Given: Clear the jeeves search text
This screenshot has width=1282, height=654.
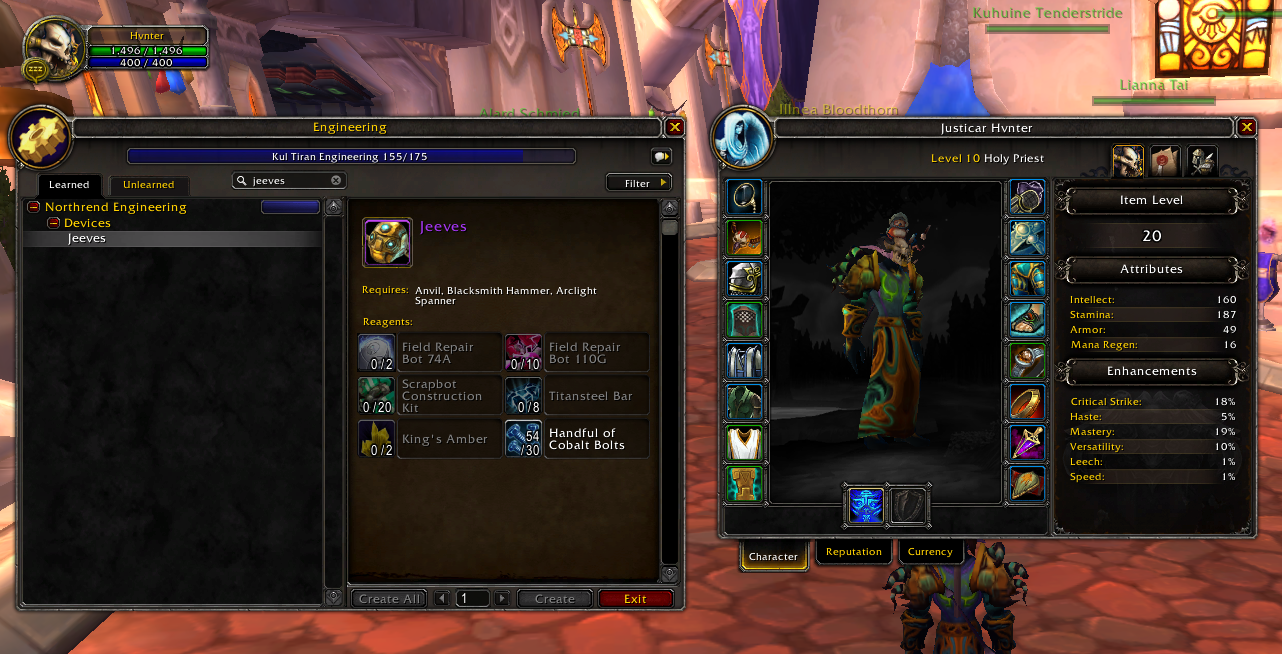Looking at the screenshot, I should click(336, 181).
